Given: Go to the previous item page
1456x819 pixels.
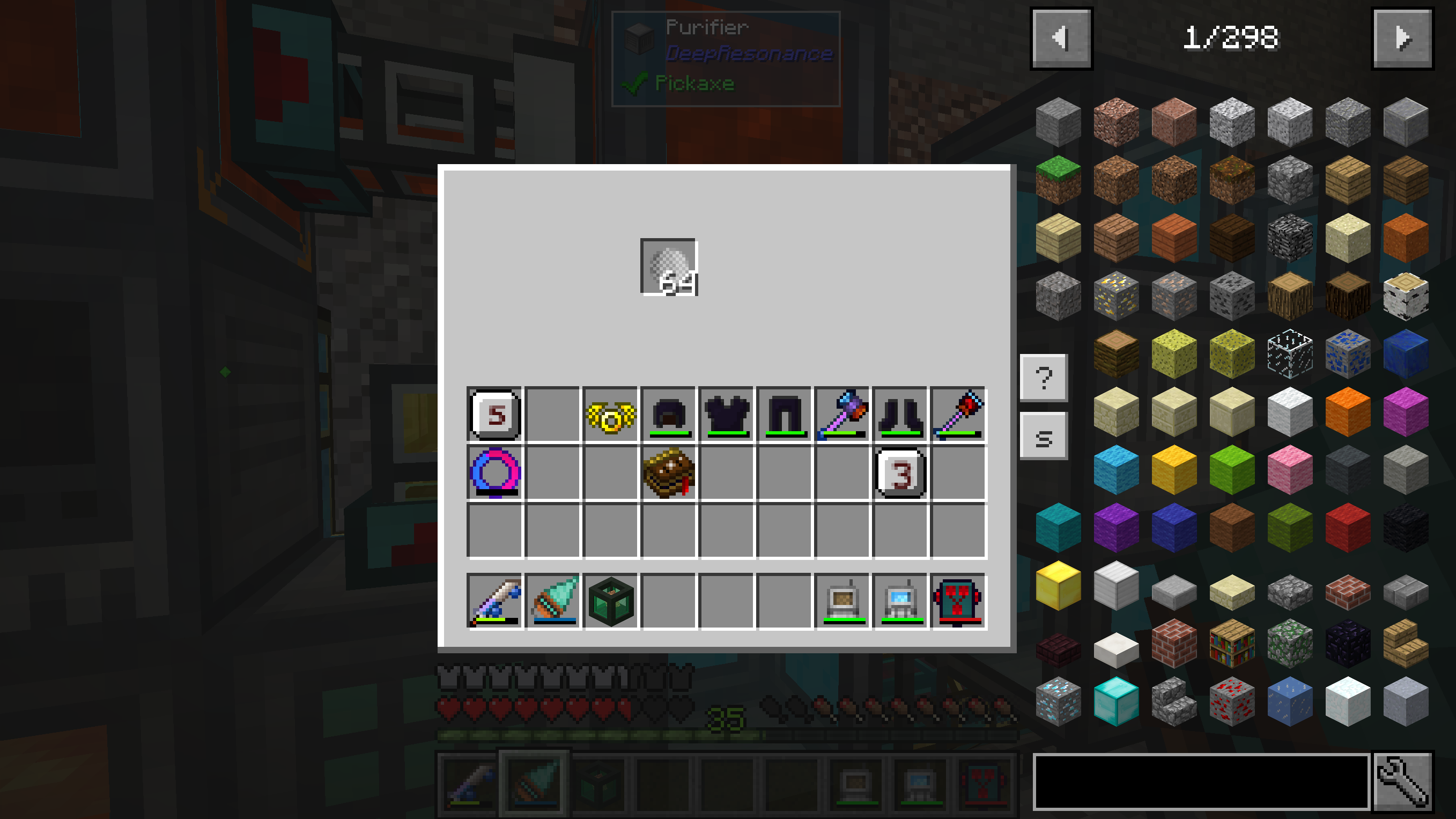Looking at the screenshot, I should [x=1061, y=38].
